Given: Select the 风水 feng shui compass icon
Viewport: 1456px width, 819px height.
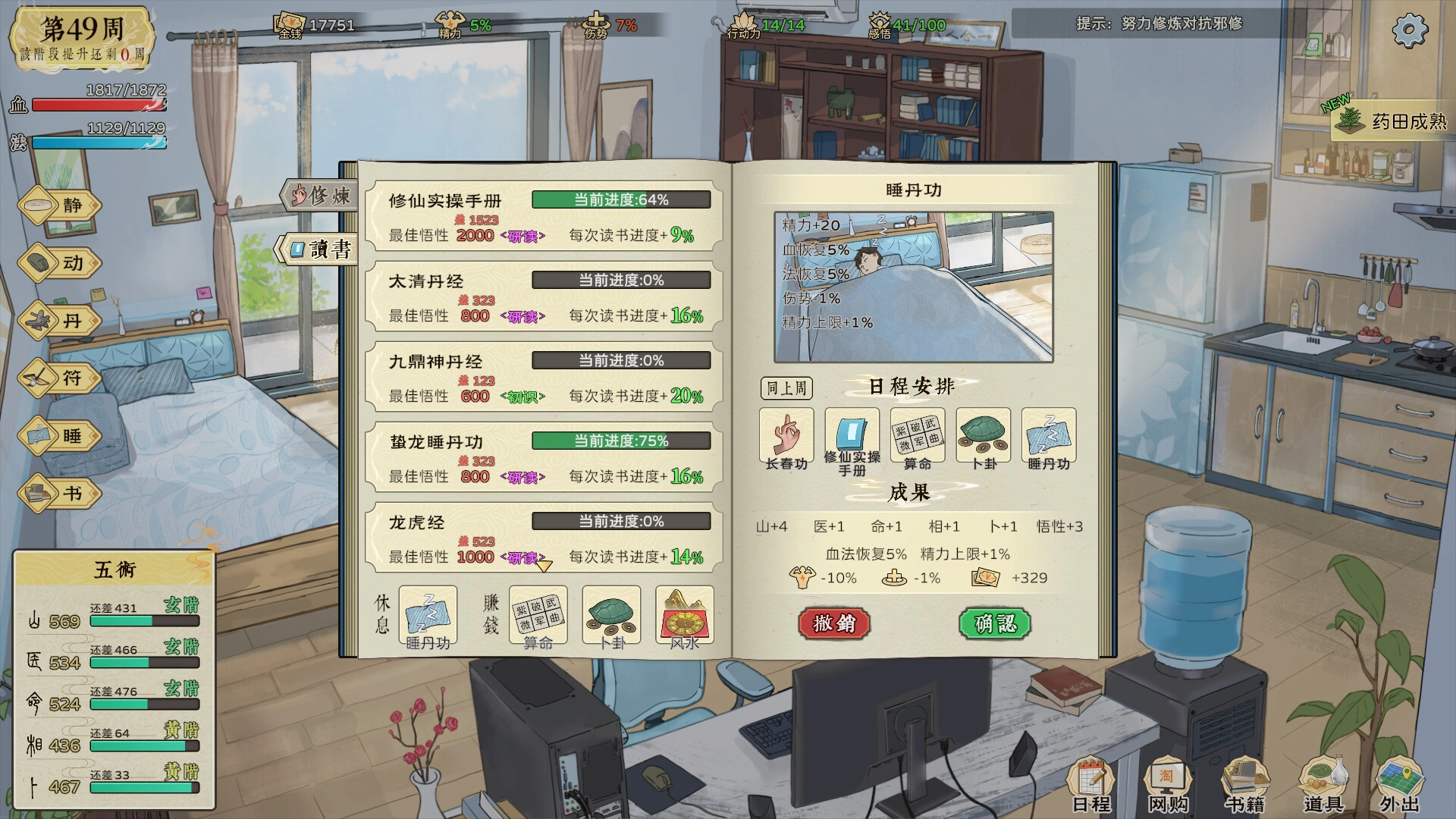Looking at the screenshot, I should tap(685, 616).
